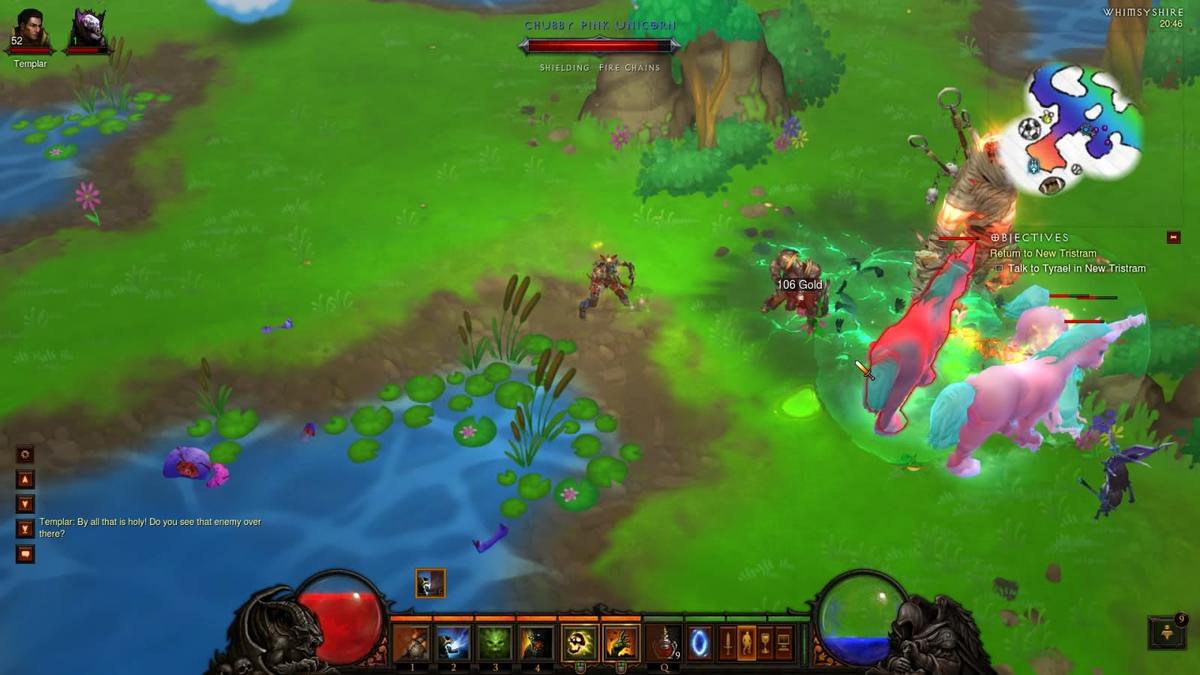Open the notification bell button
This screenshot has height=675, width=1200.
(x=1167, y=632)
